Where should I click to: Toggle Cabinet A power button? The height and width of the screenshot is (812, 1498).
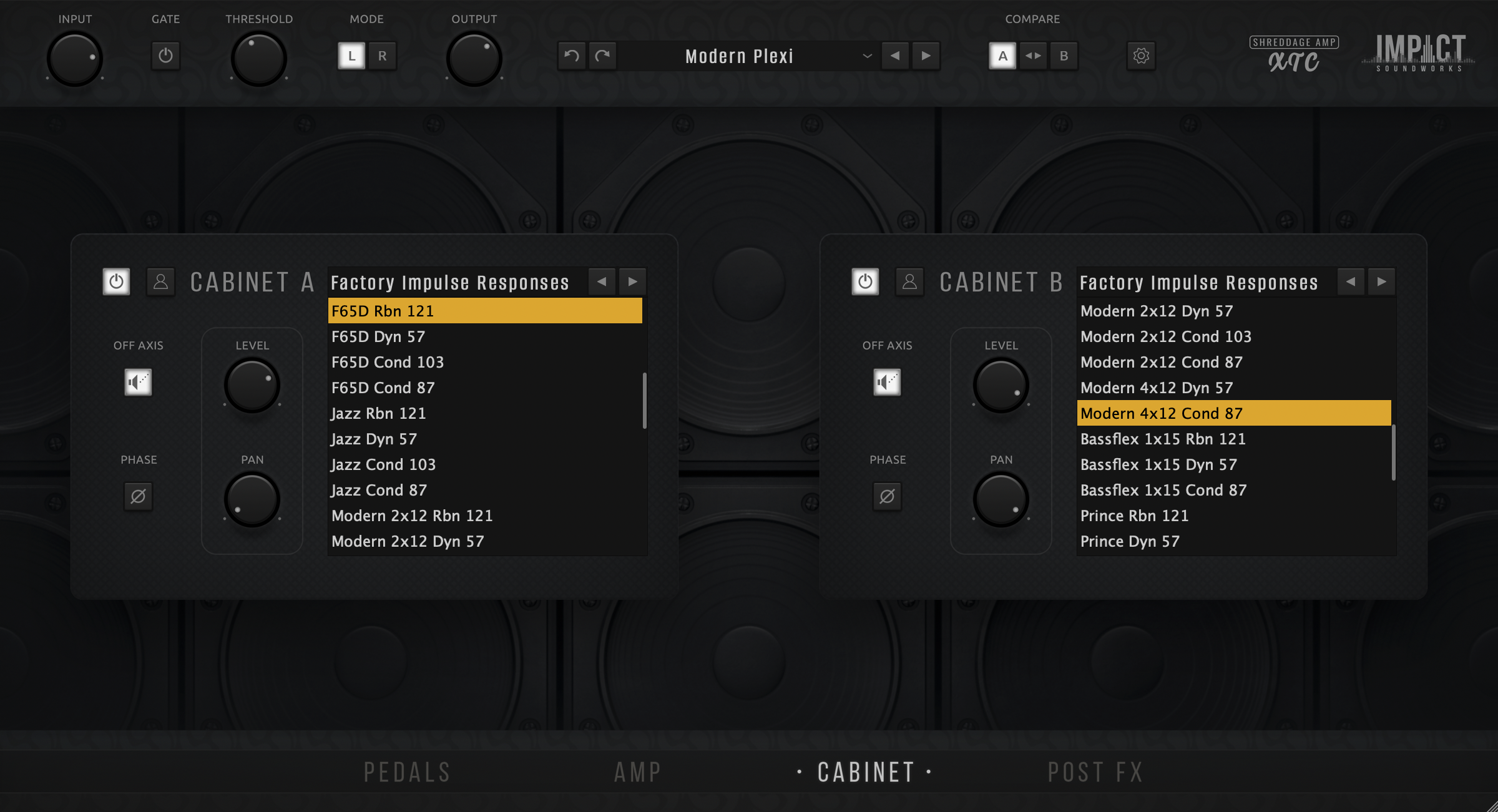tap(116, 282)
